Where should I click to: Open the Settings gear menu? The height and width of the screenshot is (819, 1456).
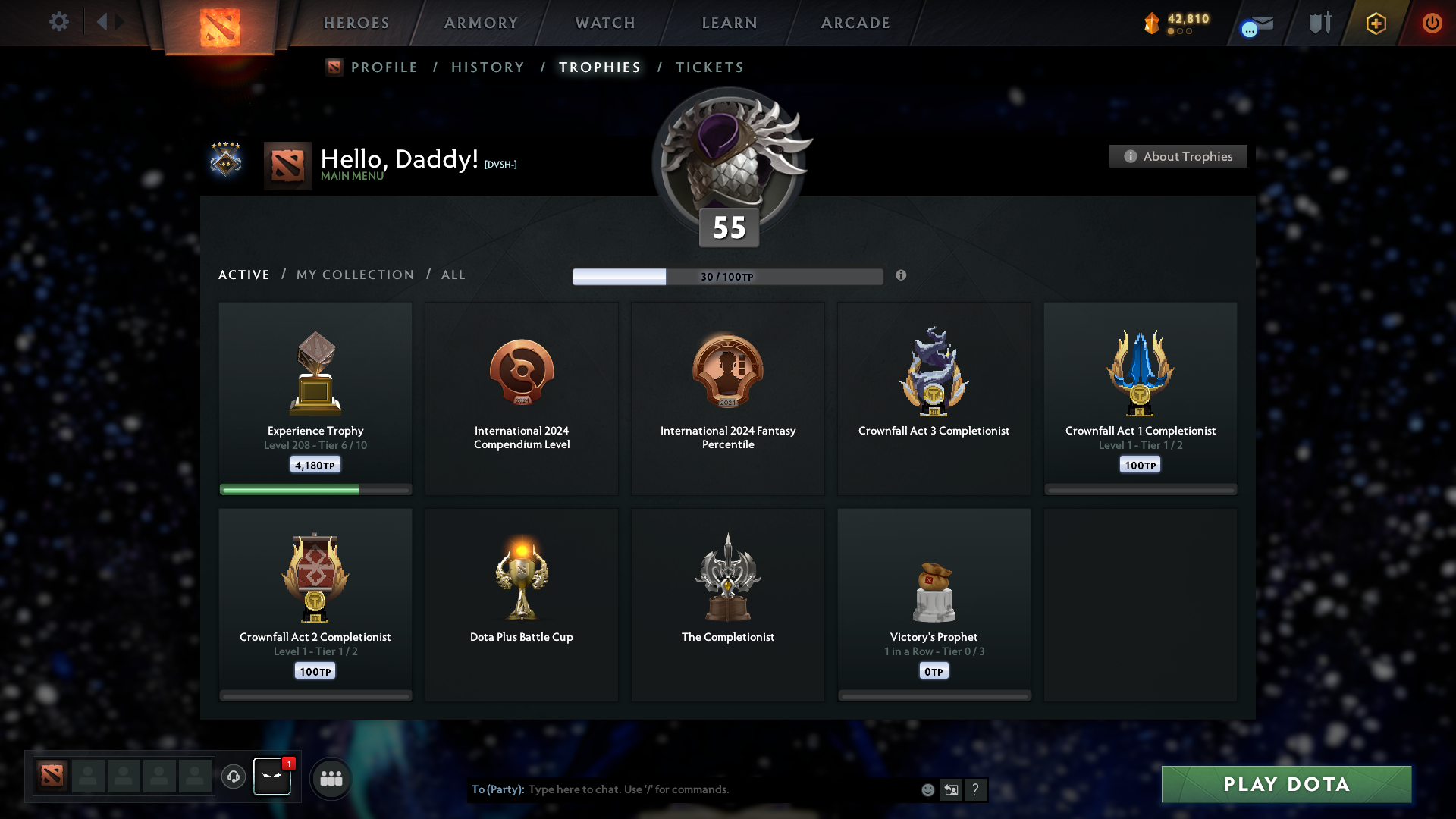(x=59, y=21)
